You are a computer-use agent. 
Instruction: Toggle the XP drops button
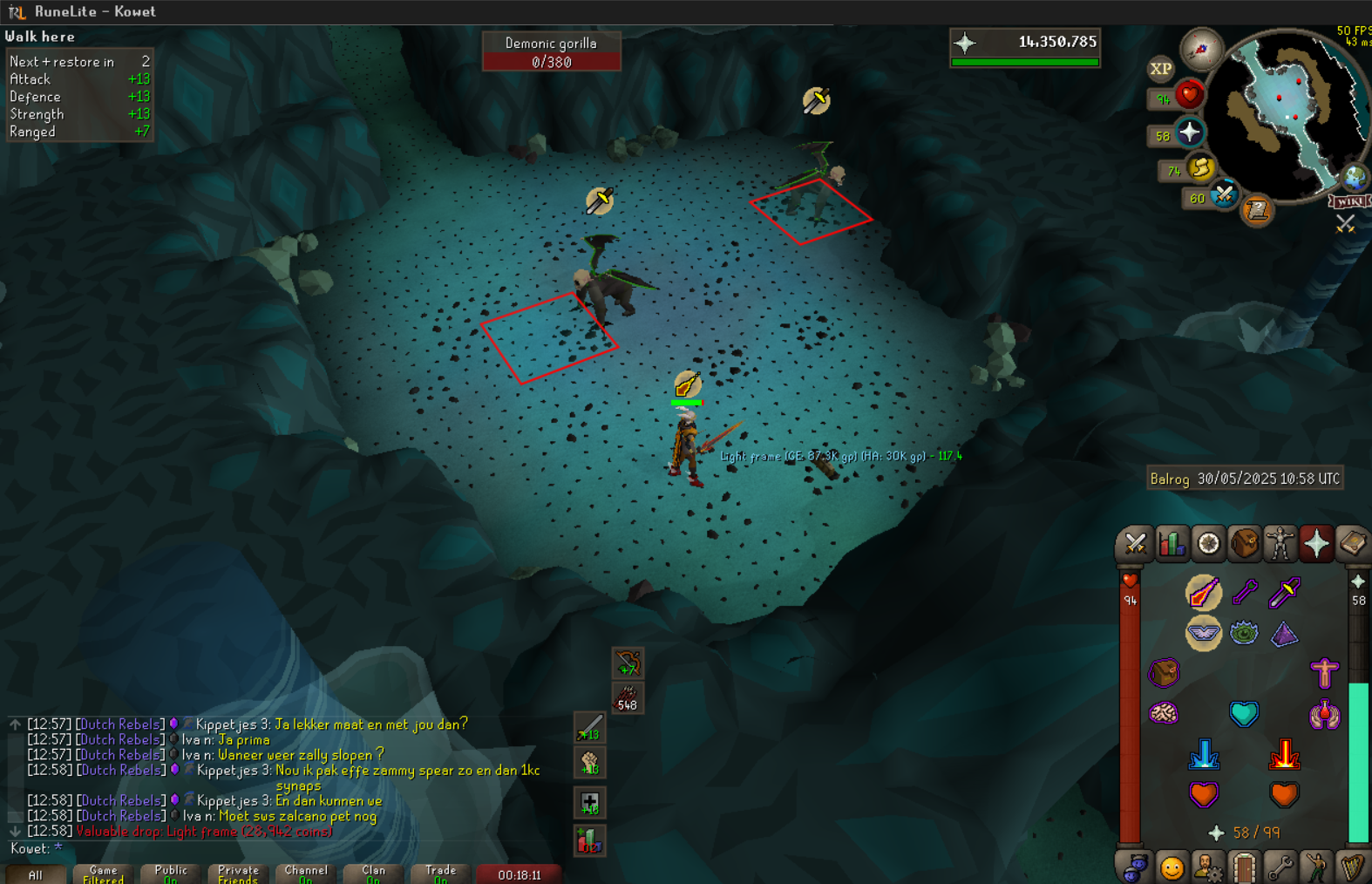[1160, 69]
